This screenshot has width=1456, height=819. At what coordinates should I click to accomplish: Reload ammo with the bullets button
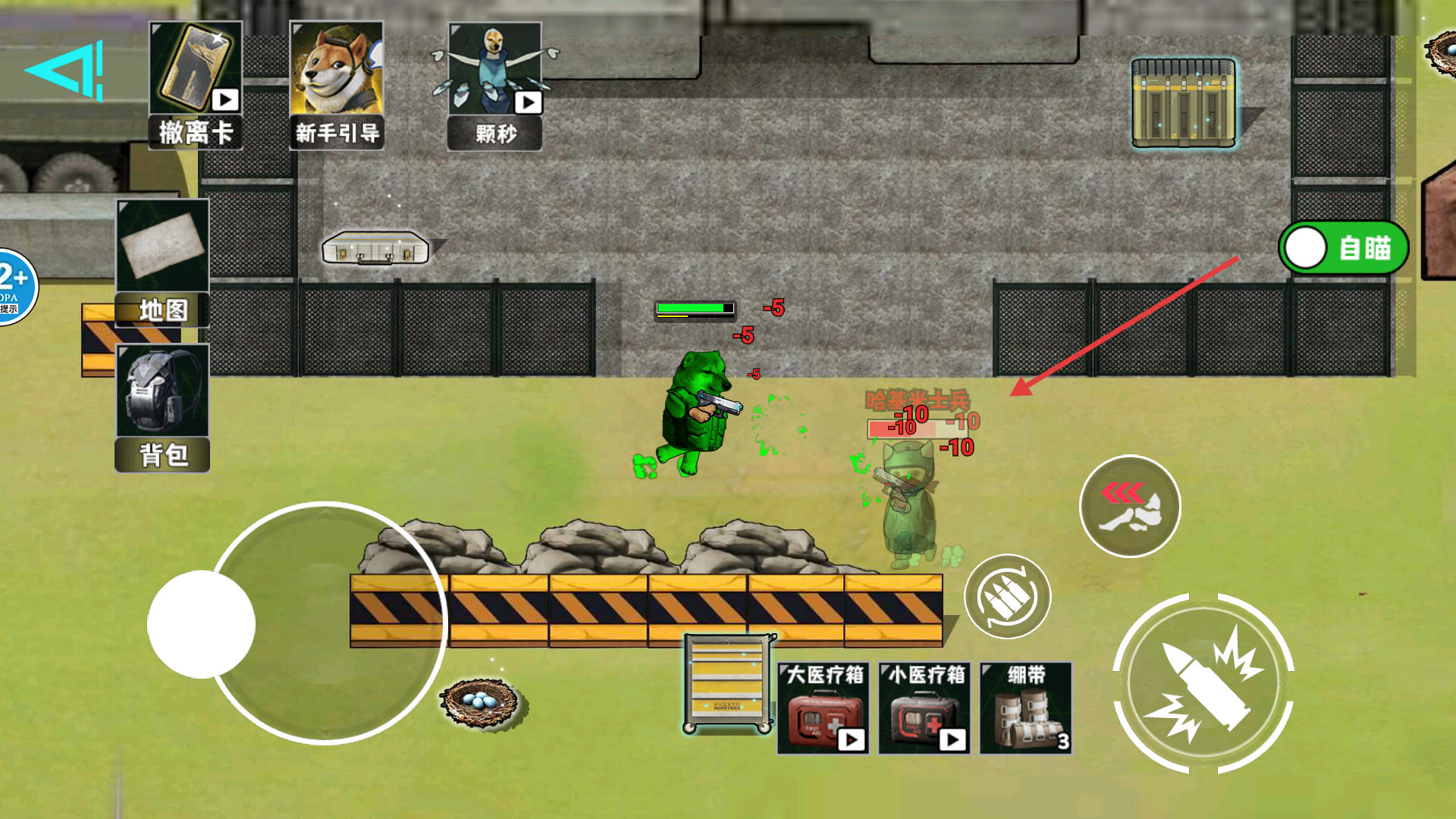coord(1007,597)
